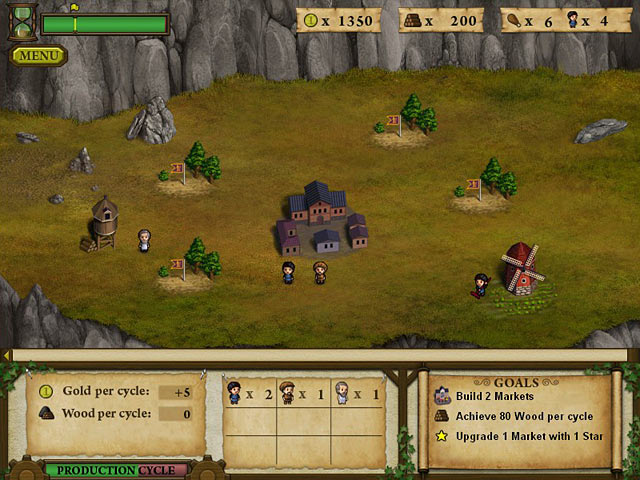Select the blue-shirted worker icon
This screenshot has width=640, height=480.
coord(235,393)
